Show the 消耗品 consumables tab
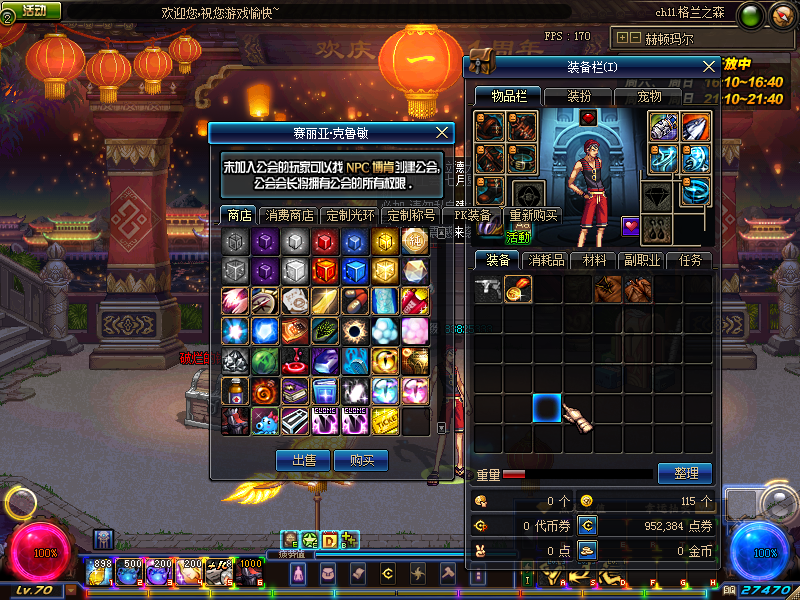Image resolution: width=800 pixels, height=600 pixels. click(x=546, y=260)
